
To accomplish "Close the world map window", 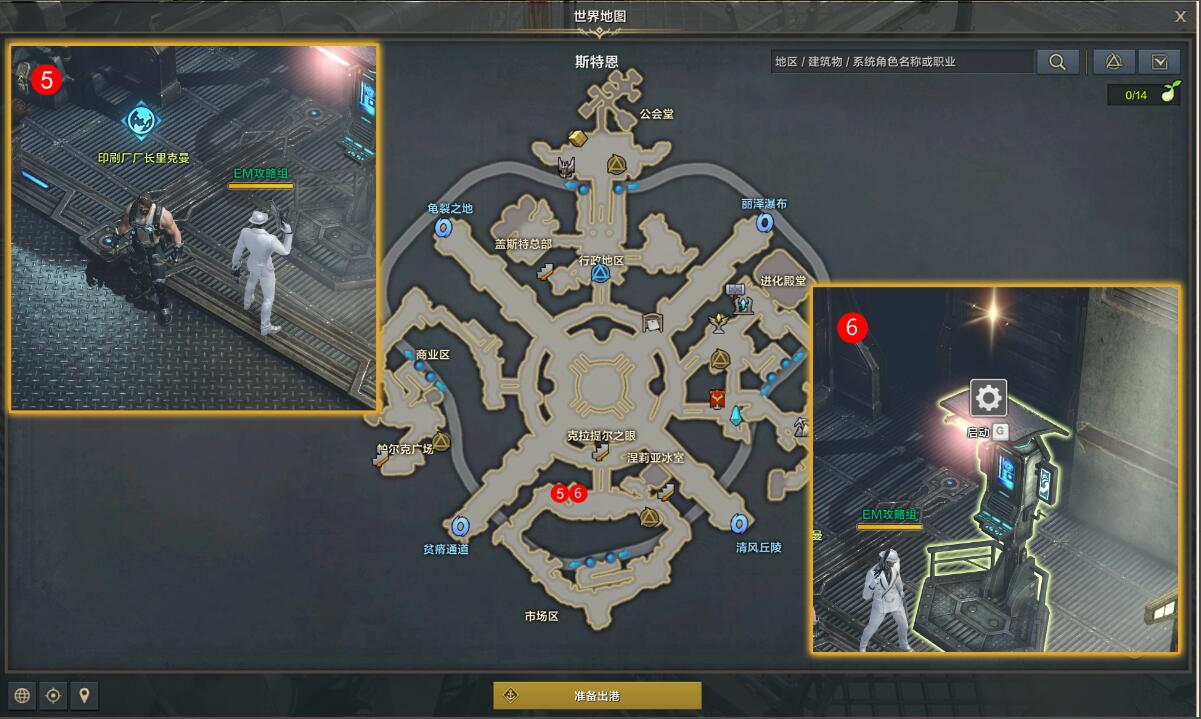I will tap(1180, 16).
